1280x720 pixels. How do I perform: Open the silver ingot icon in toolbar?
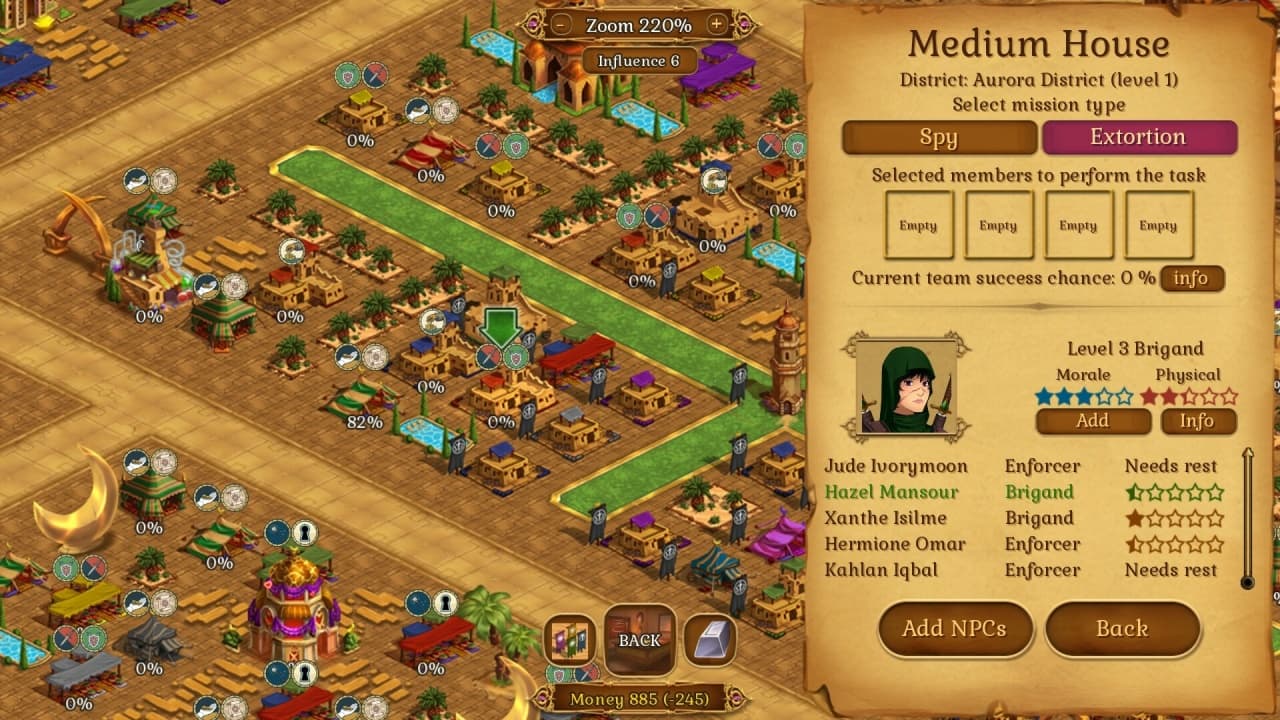click(710, 640)
